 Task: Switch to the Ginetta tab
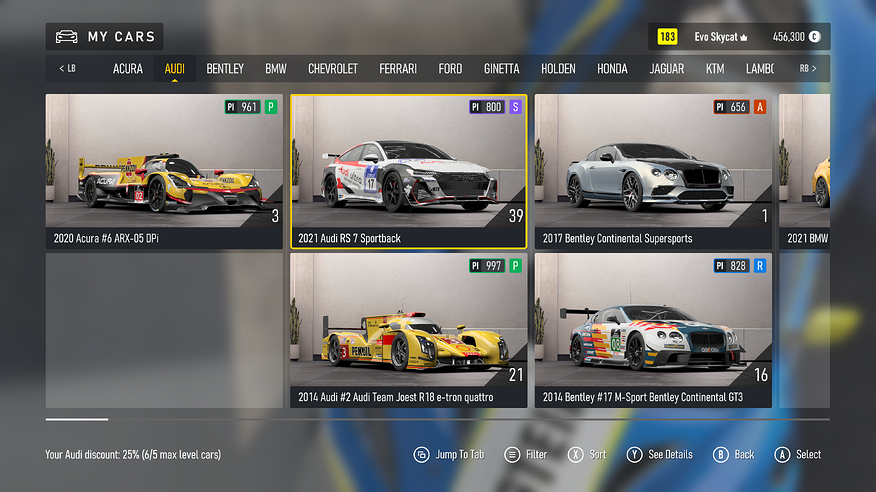[502, 69]
